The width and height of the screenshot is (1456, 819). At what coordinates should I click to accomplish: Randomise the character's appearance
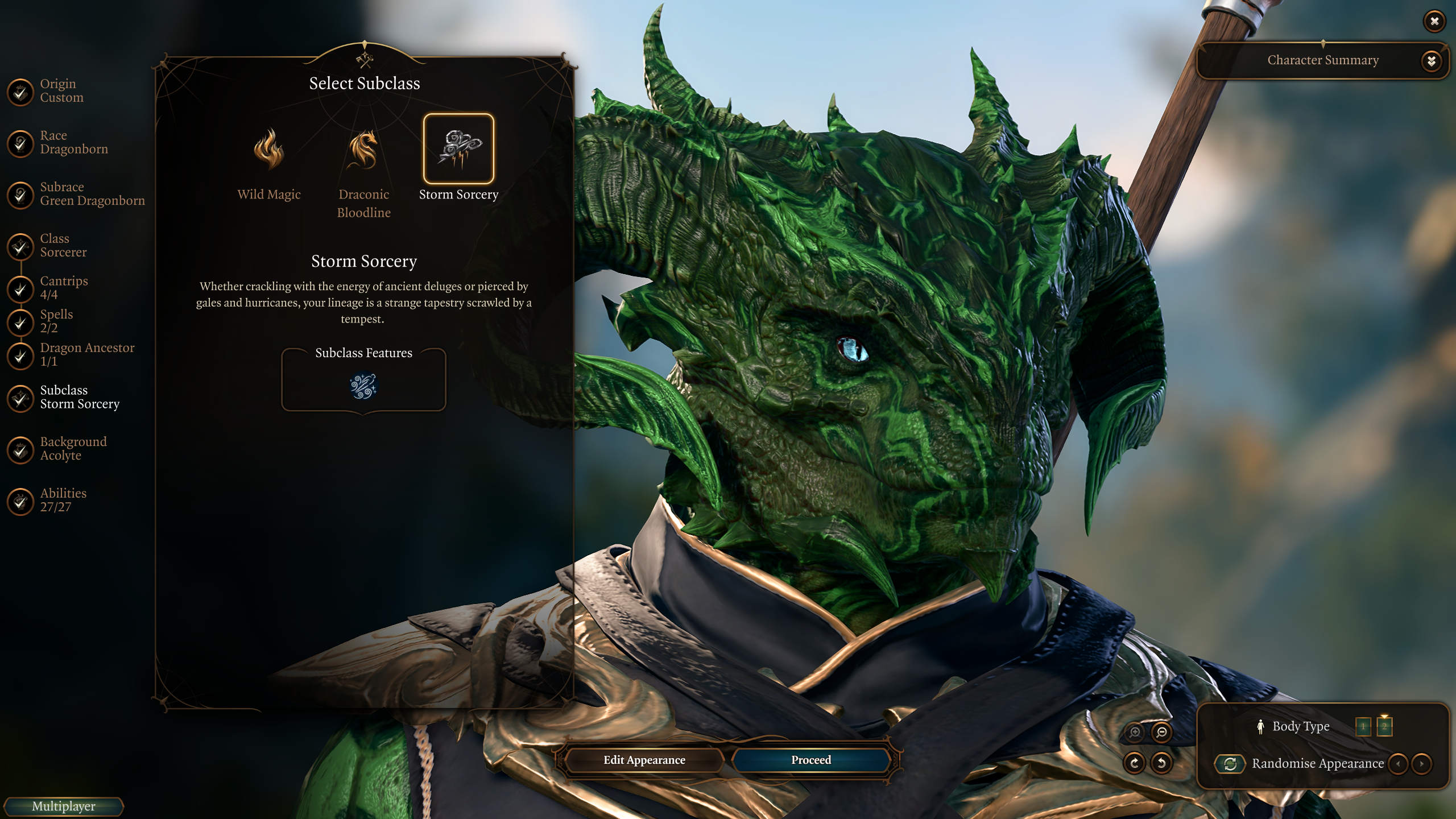pos(1230,763)
